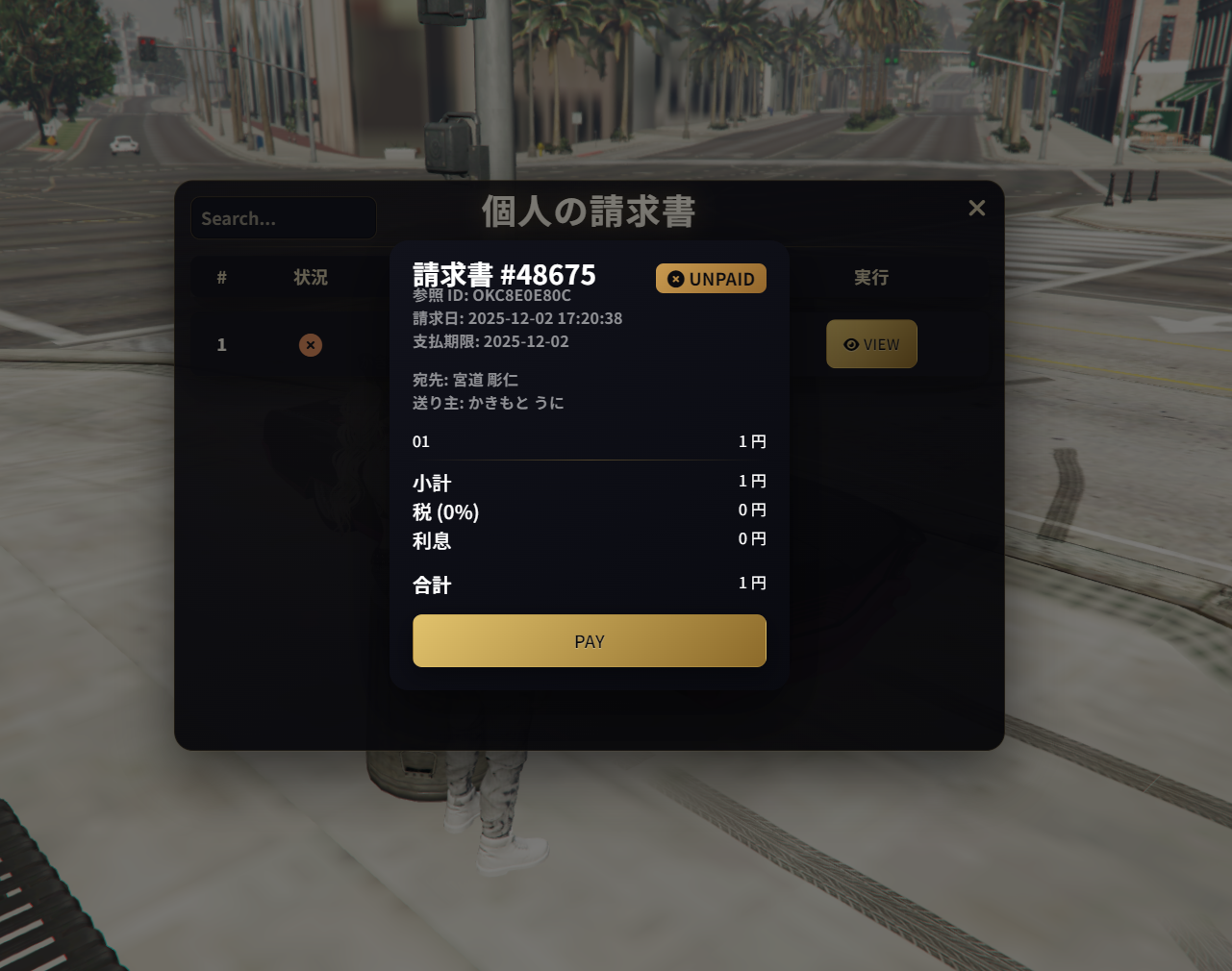Viewport: 1232px width, 971px height.
Task: Click the UNPAID status badge
Action: point(711,279)
